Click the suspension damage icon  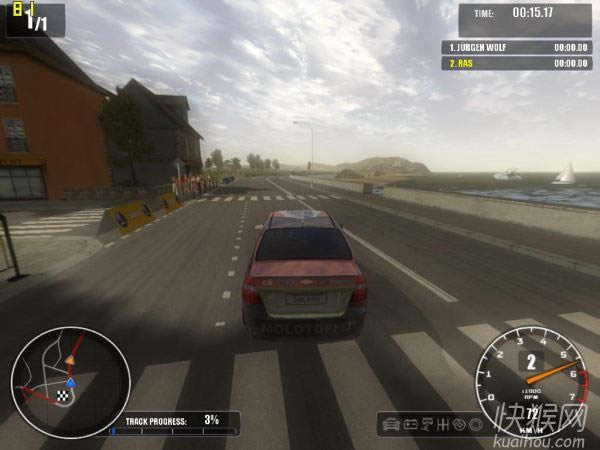click(427, 424)
